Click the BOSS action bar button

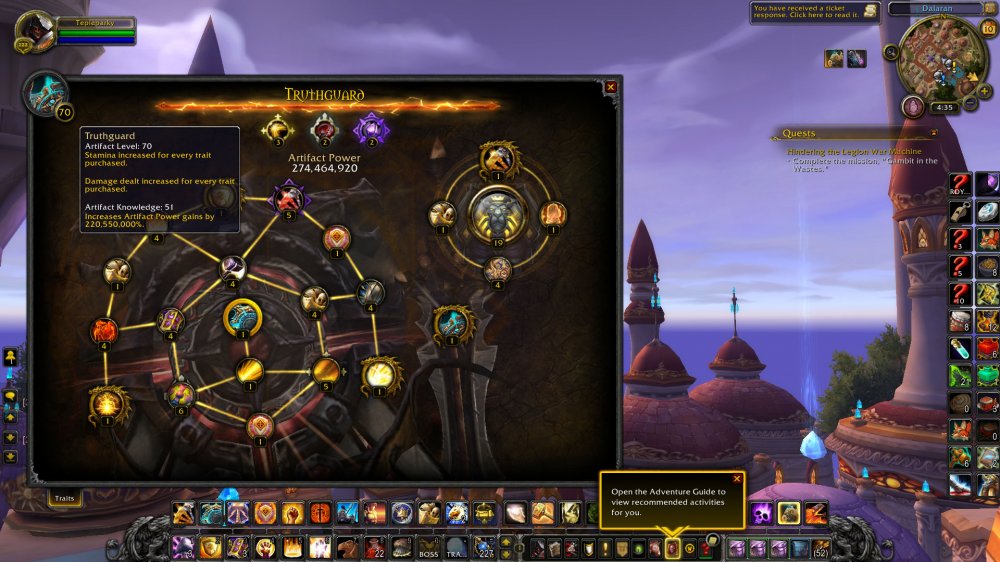pyautogui.click(x=429, y=548)
